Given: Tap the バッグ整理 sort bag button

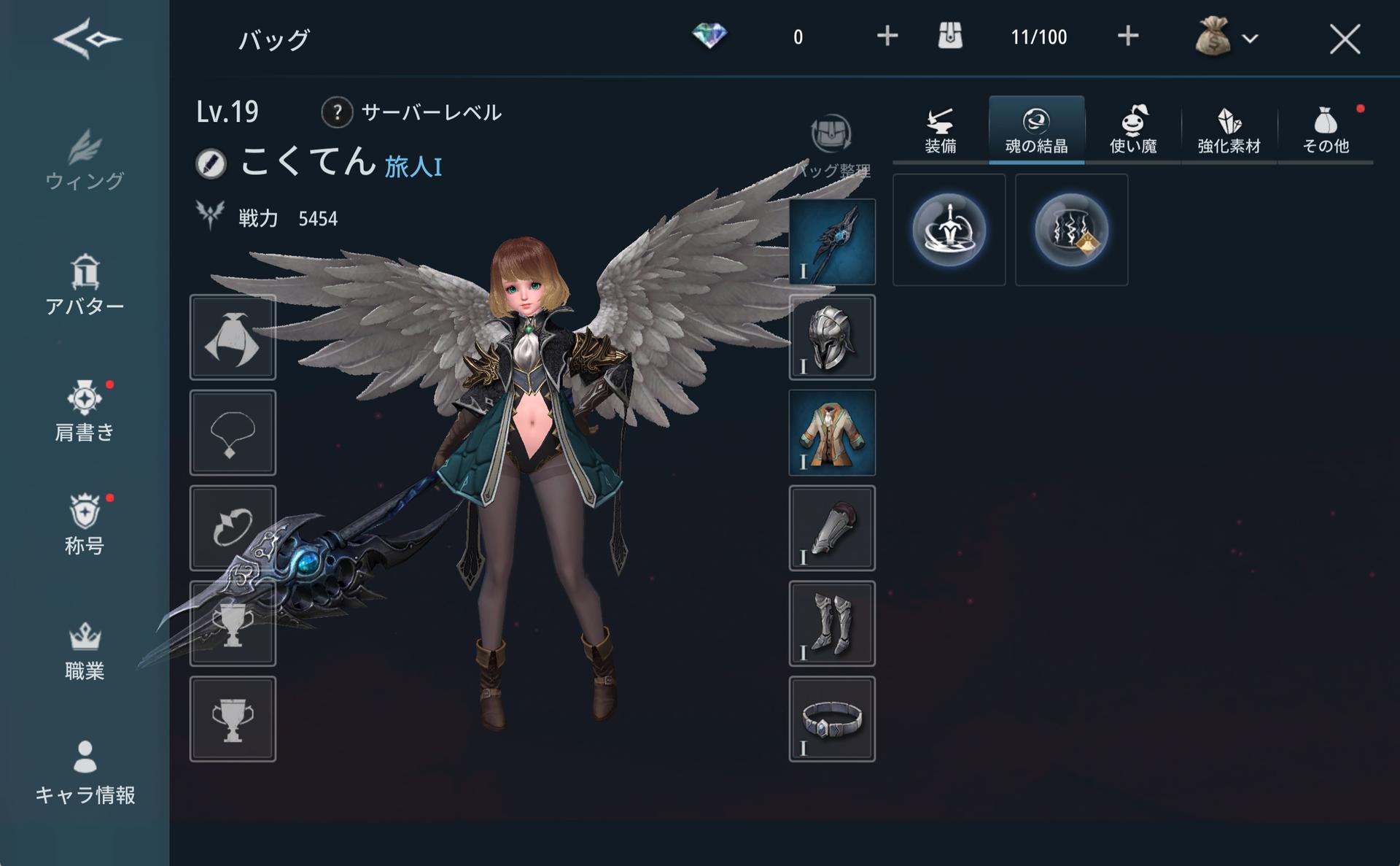Looking at the screenshot, I should pyautogui.click(x=831, y=146).
